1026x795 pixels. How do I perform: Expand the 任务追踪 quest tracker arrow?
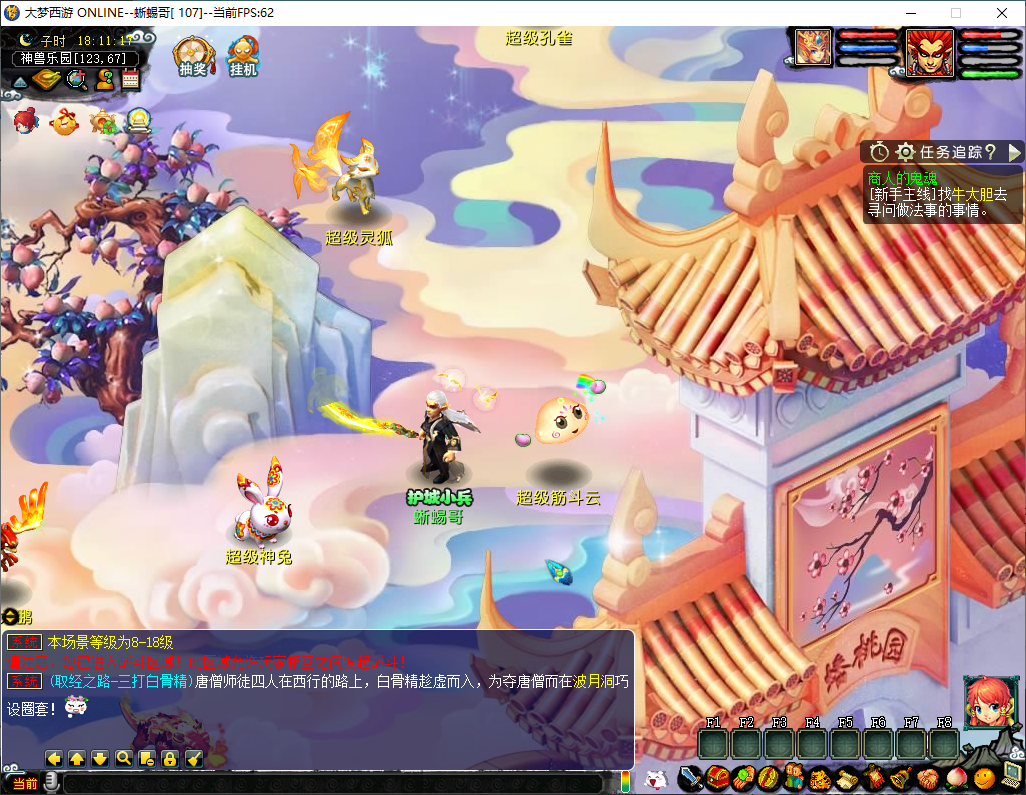(1014, 152)
